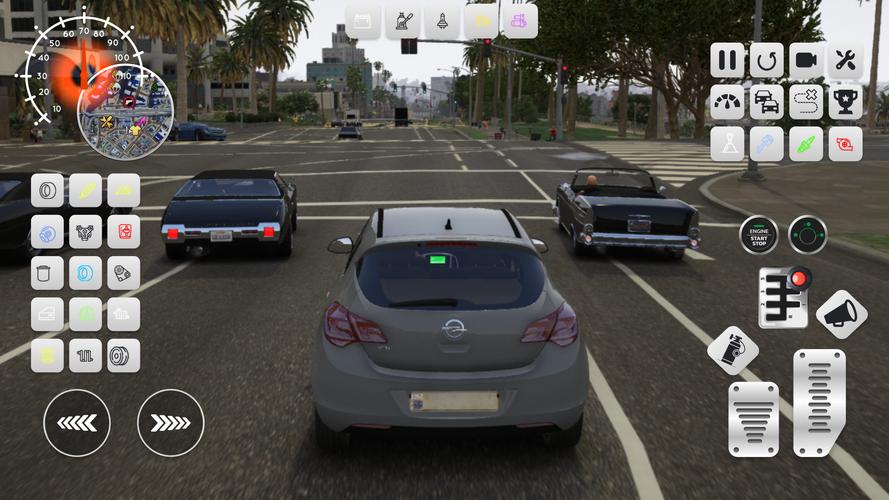Open the trophy achievements
Screen dimensions: 889x500
(x=845, y=102)
